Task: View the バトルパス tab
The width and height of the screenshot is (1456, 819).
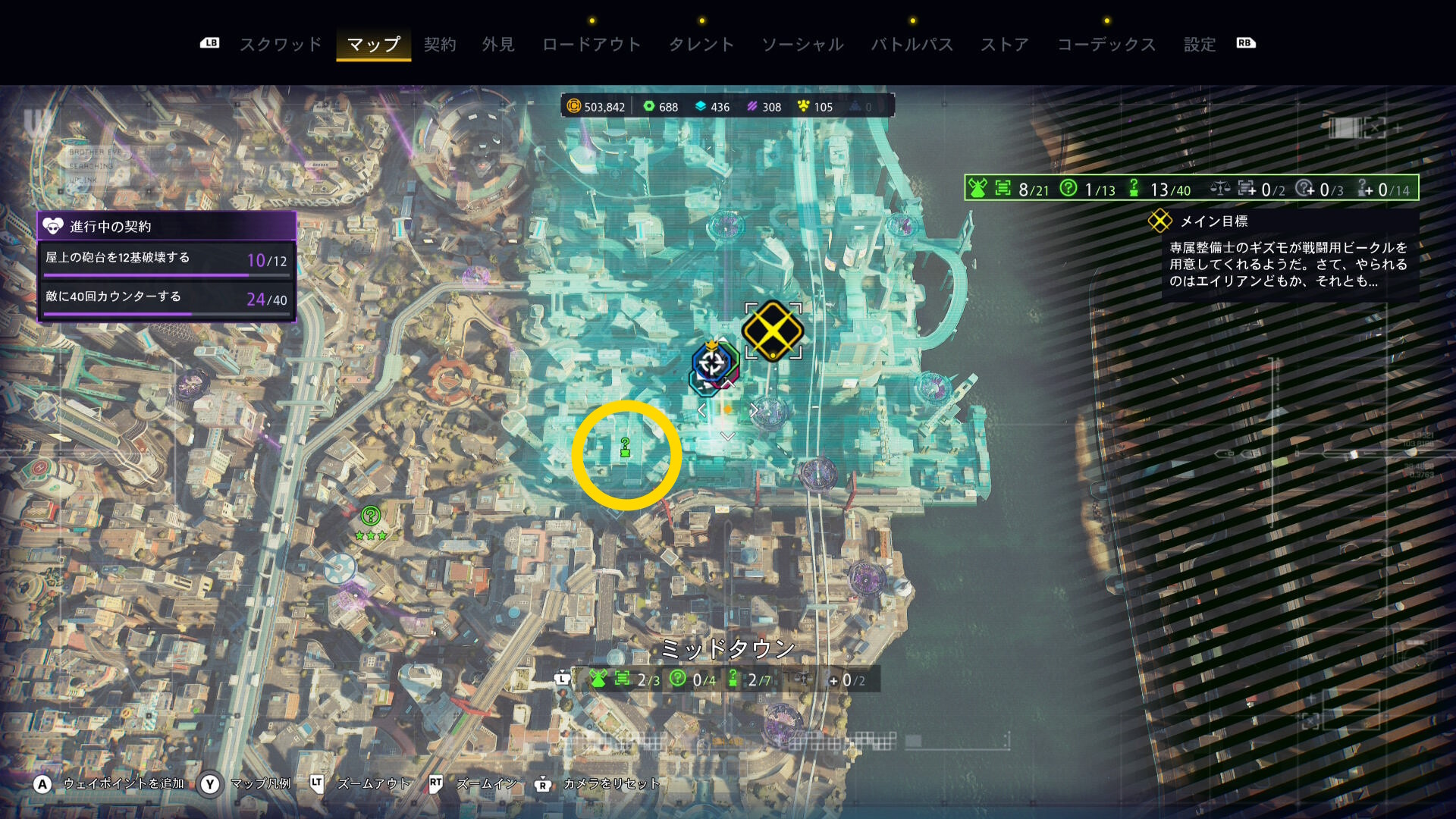Action: point(912,44)
